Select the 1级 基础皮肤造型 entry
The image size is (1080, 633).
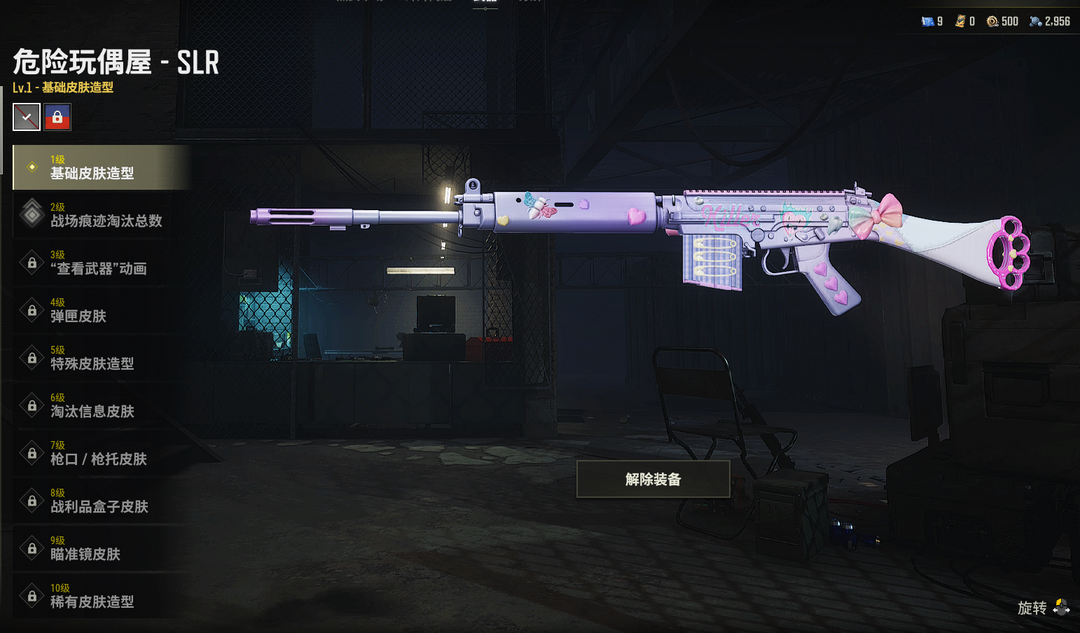100,167
